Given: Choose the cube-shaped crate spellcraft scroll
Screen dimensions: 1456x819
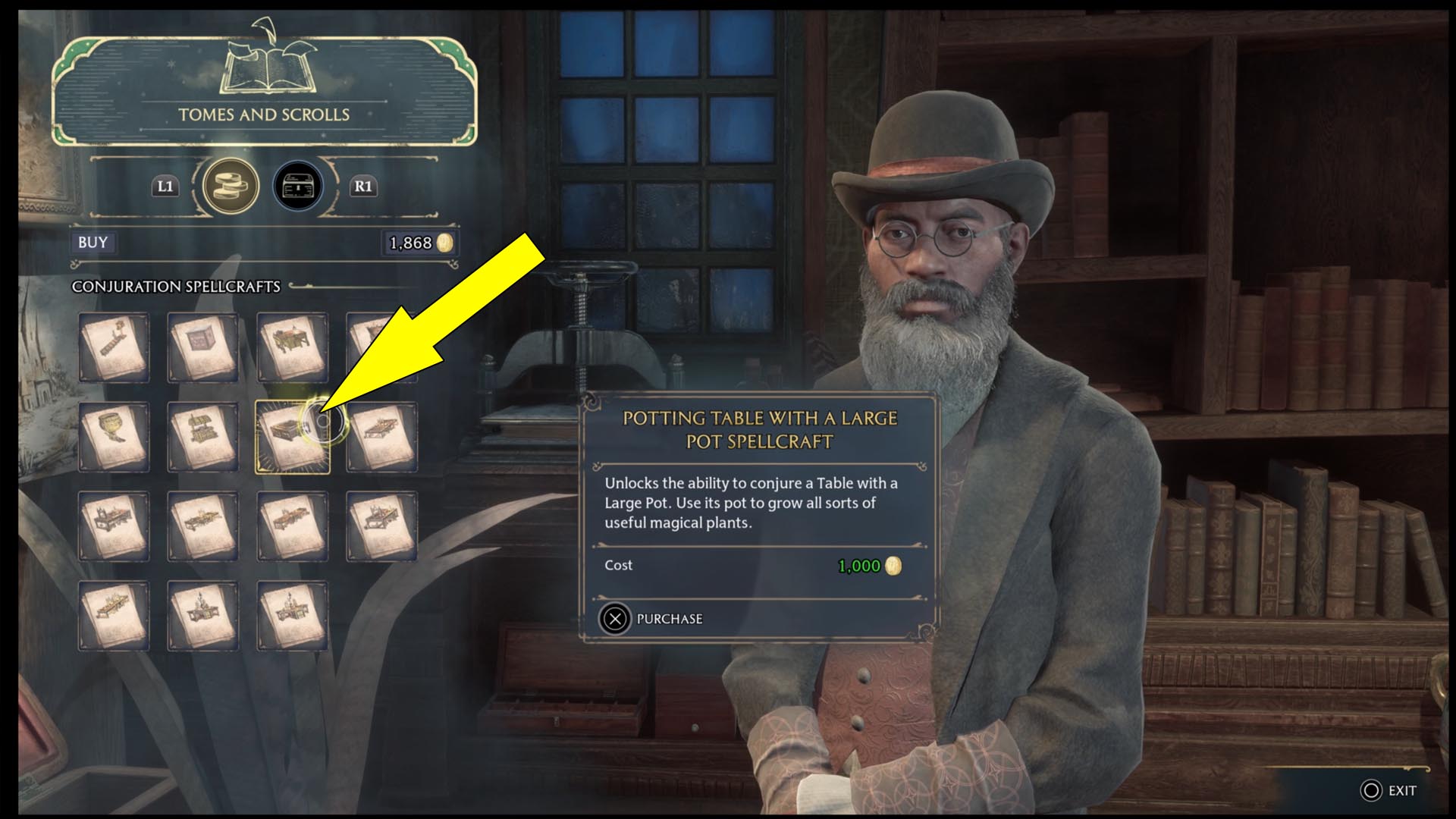Looking at the screenshot, I should [x=202, y=348].
